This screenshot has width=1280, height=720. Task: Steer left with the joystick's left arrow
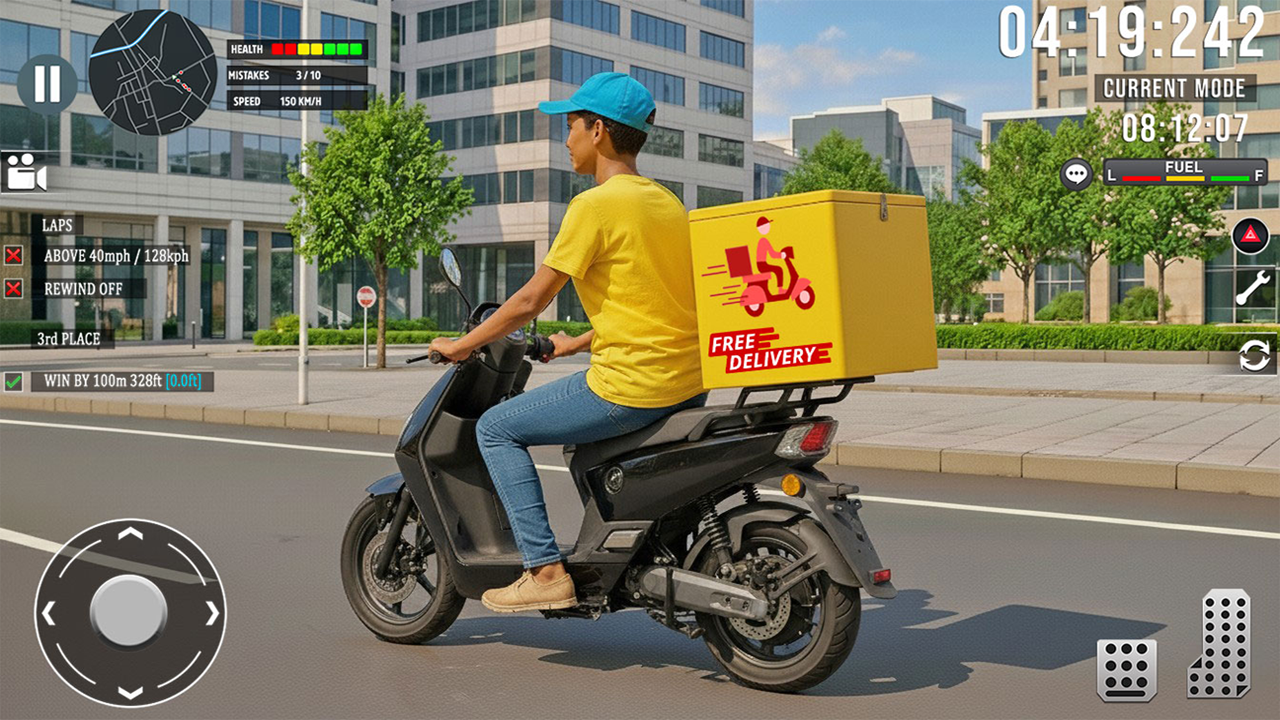tap(49, 612)
